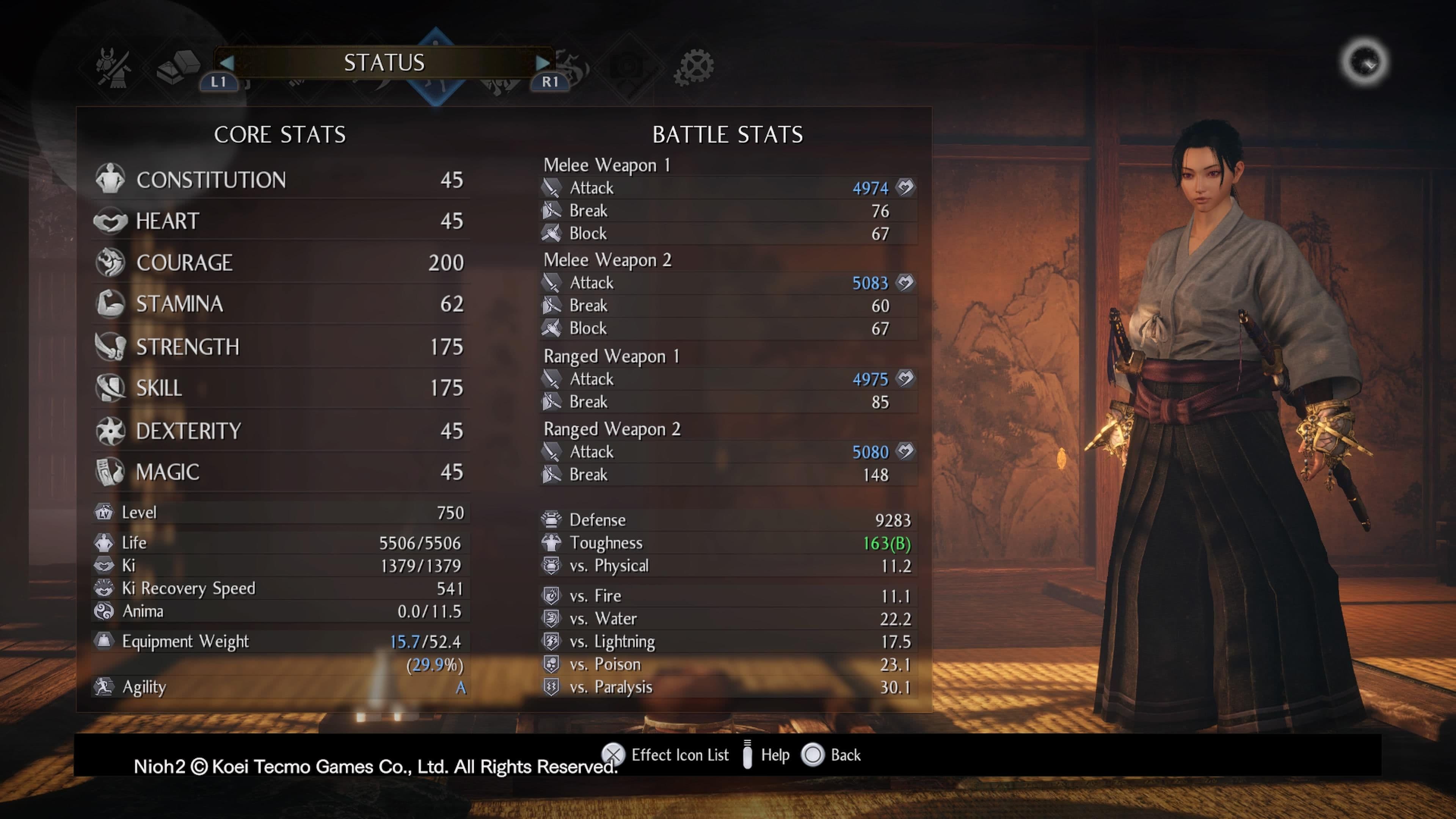This screenshot has height=819, width=1456.
Task: Click the Block hand icon under Melee Weapon 2
Action: tap(552, 328)
